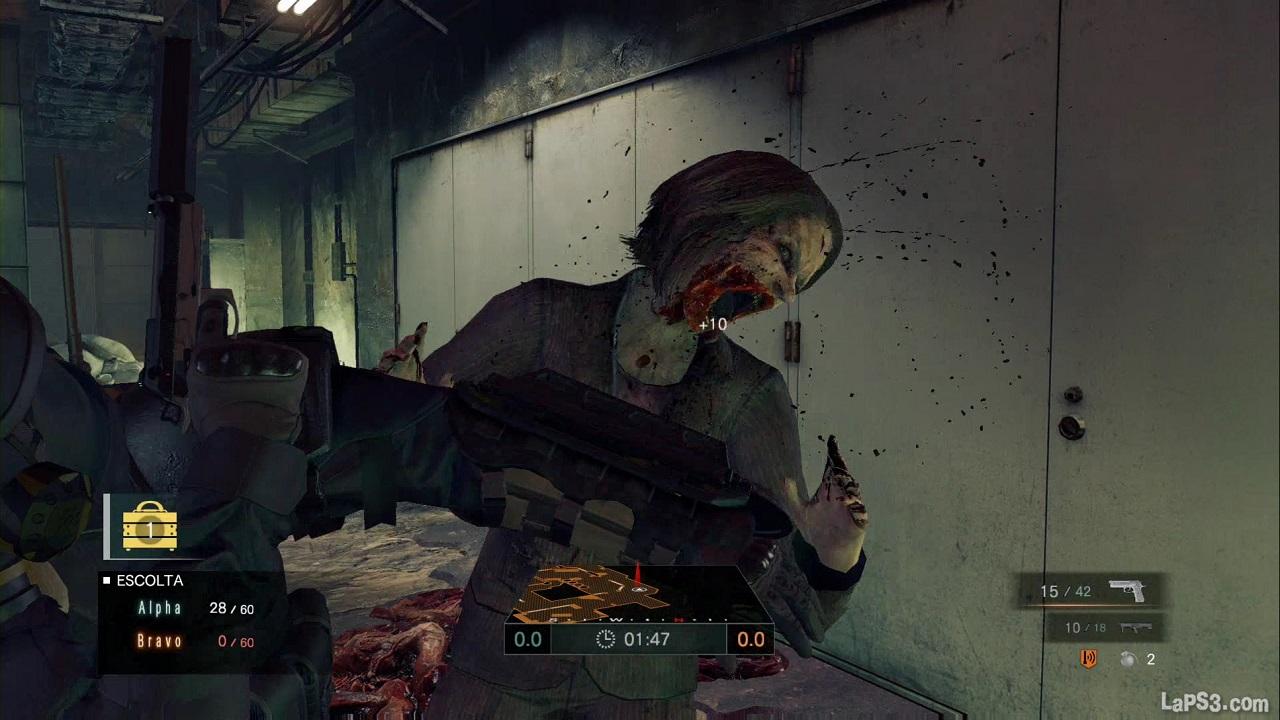
Task: Click the orange minimap panel
Action: [x=638, y=597]
